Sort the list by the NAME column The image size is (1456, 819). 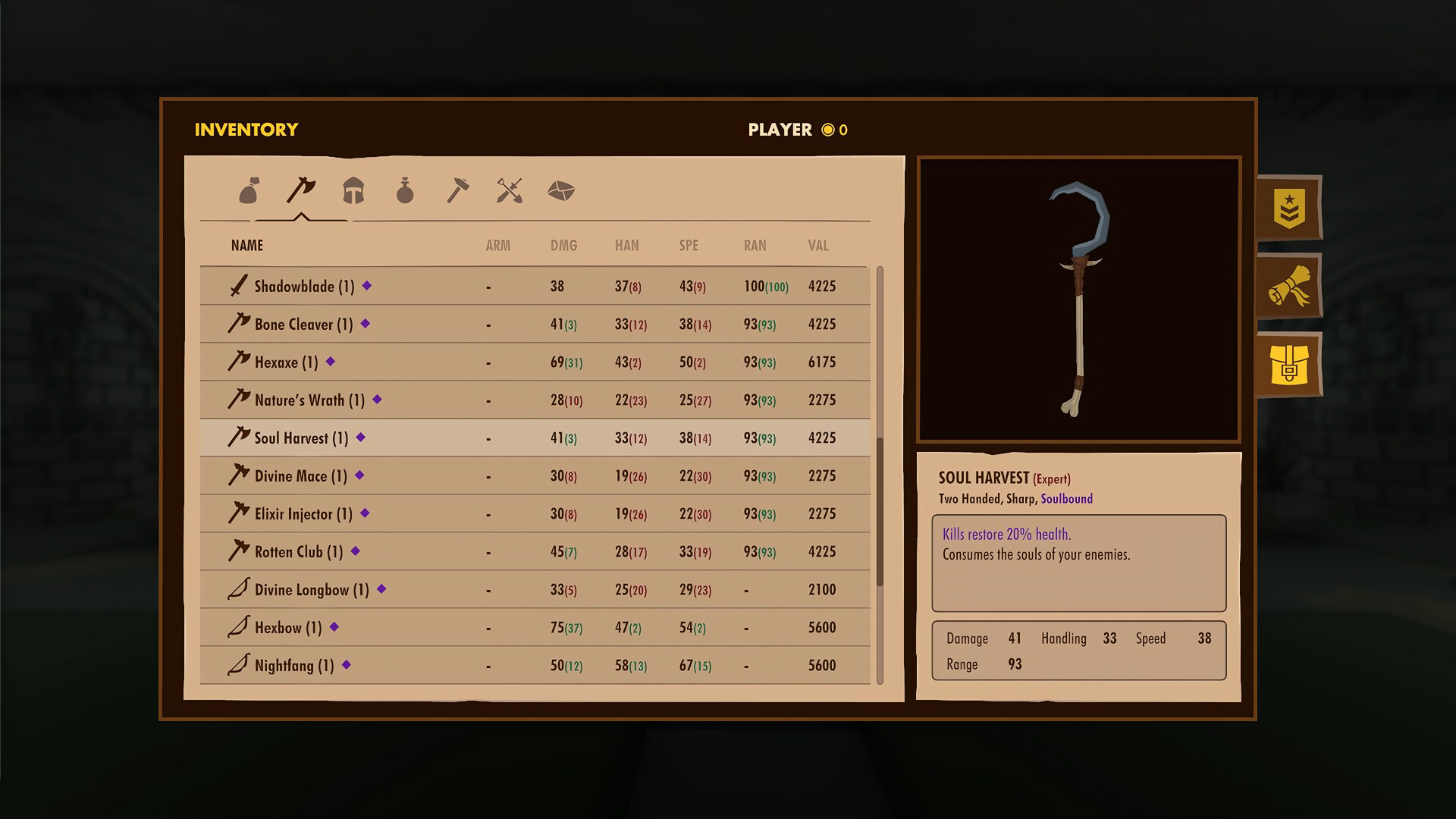point(246,245)
